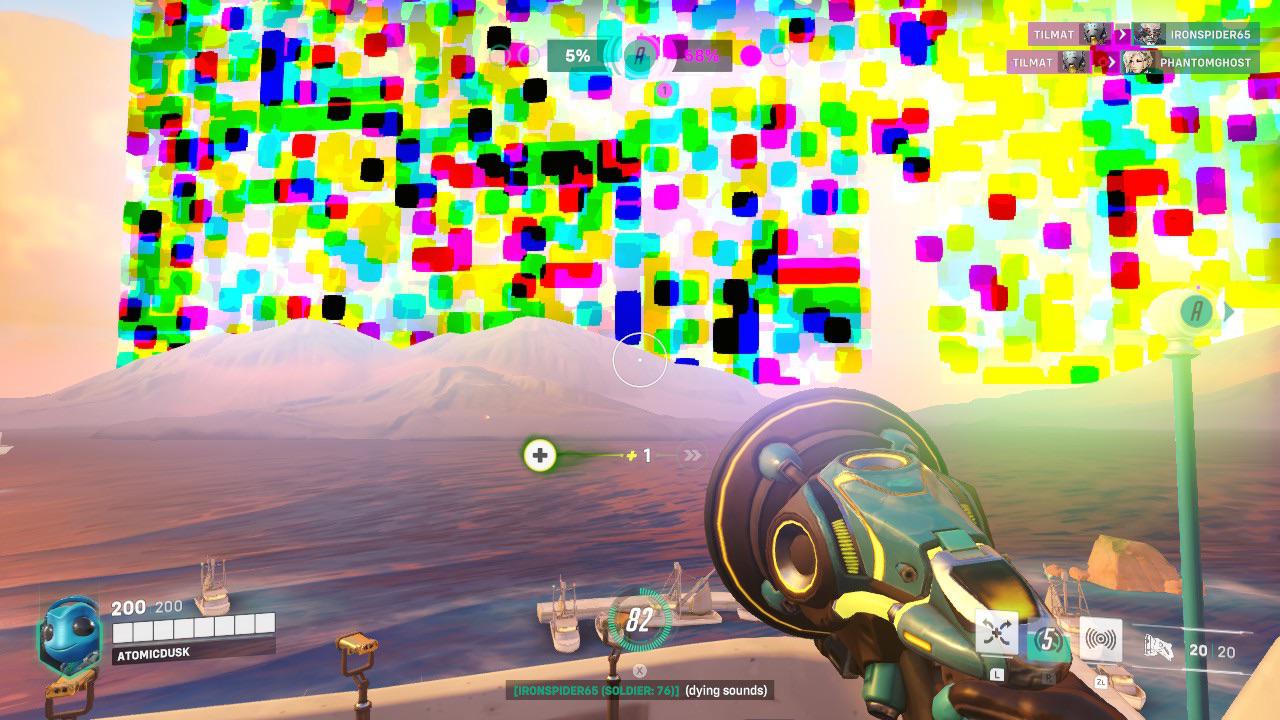
Task: Click the green plus healing pickup icon
Action: 539,455
